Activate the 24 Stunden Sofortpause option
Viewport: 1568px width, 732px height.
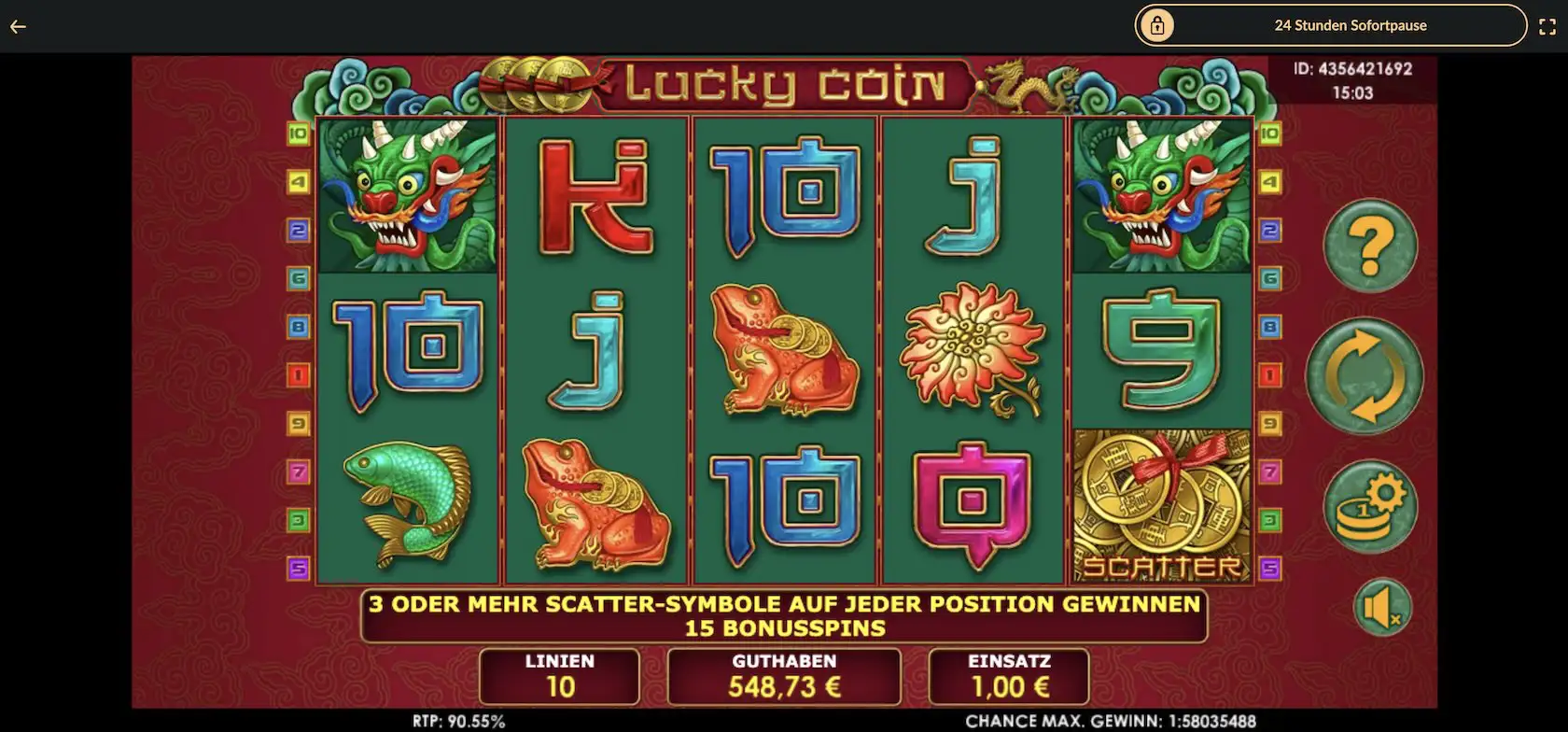click(x=1351, y=25)
